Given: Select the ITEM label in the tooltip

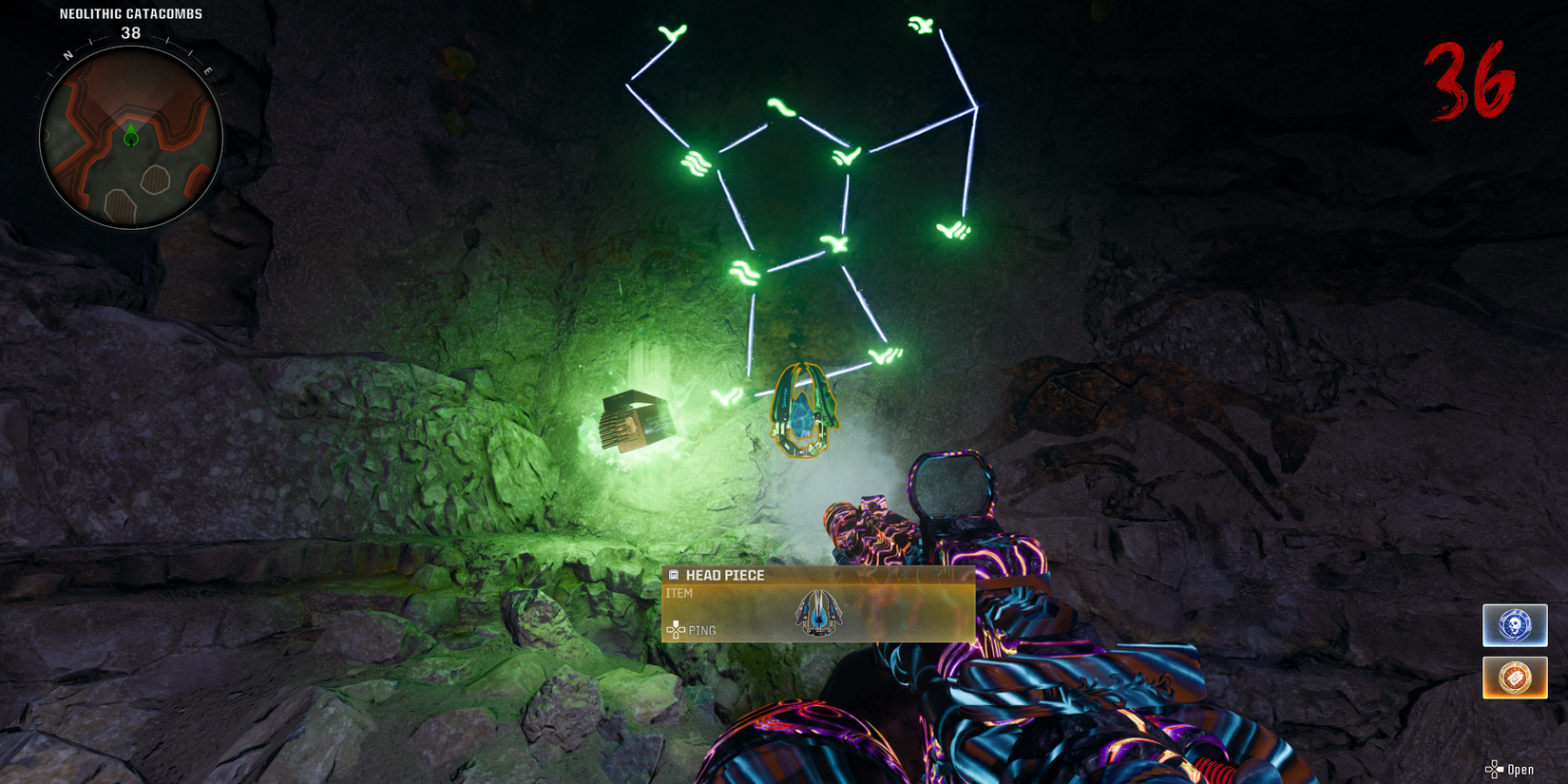Looking at the screenshot, I should click(x=679, y=593).
